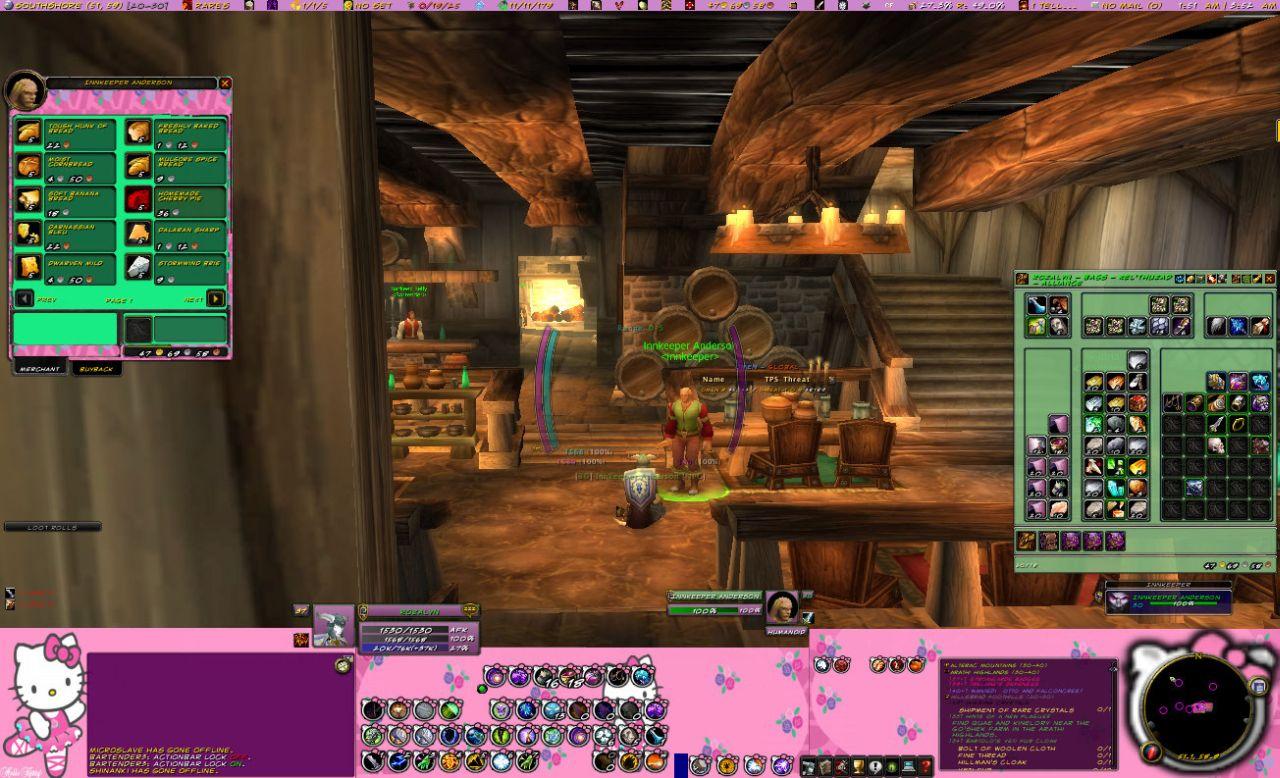Switch to the Buyback tab
This screenshot has width=1280, height=778.
[x=97, y=369]
